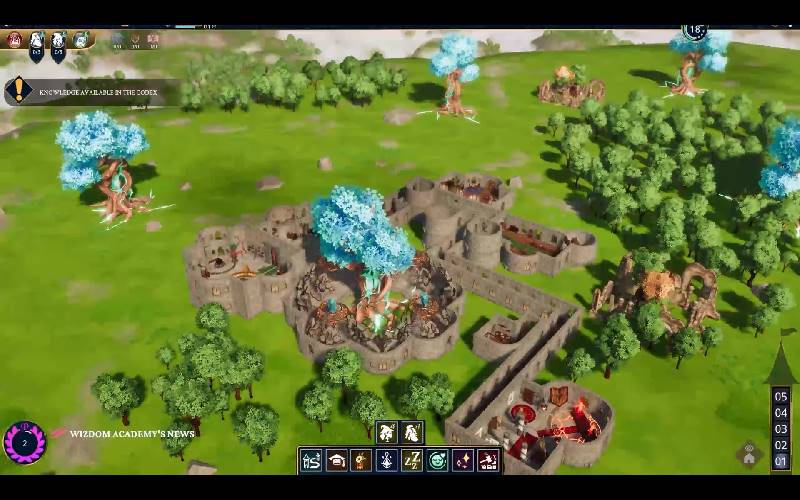Click the purple round portal icon
The image size is (800, 500).
(23, 442)
